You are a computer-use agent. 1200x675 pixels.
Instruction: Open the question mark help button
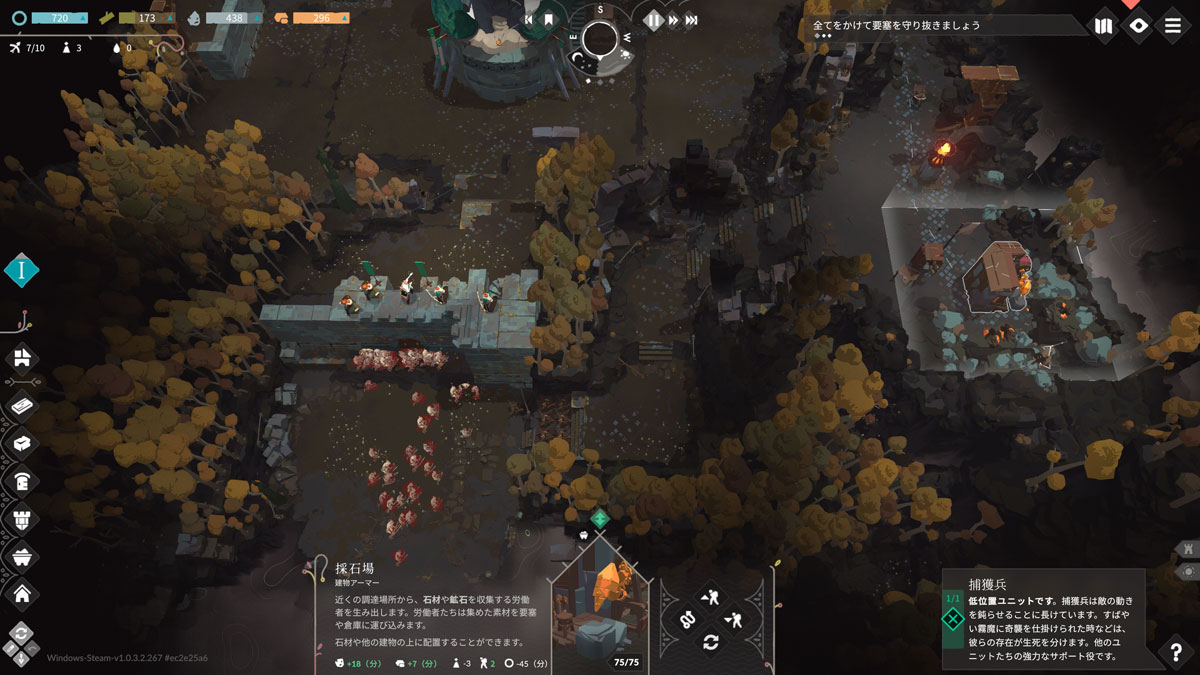click(x=1176, y=652)
